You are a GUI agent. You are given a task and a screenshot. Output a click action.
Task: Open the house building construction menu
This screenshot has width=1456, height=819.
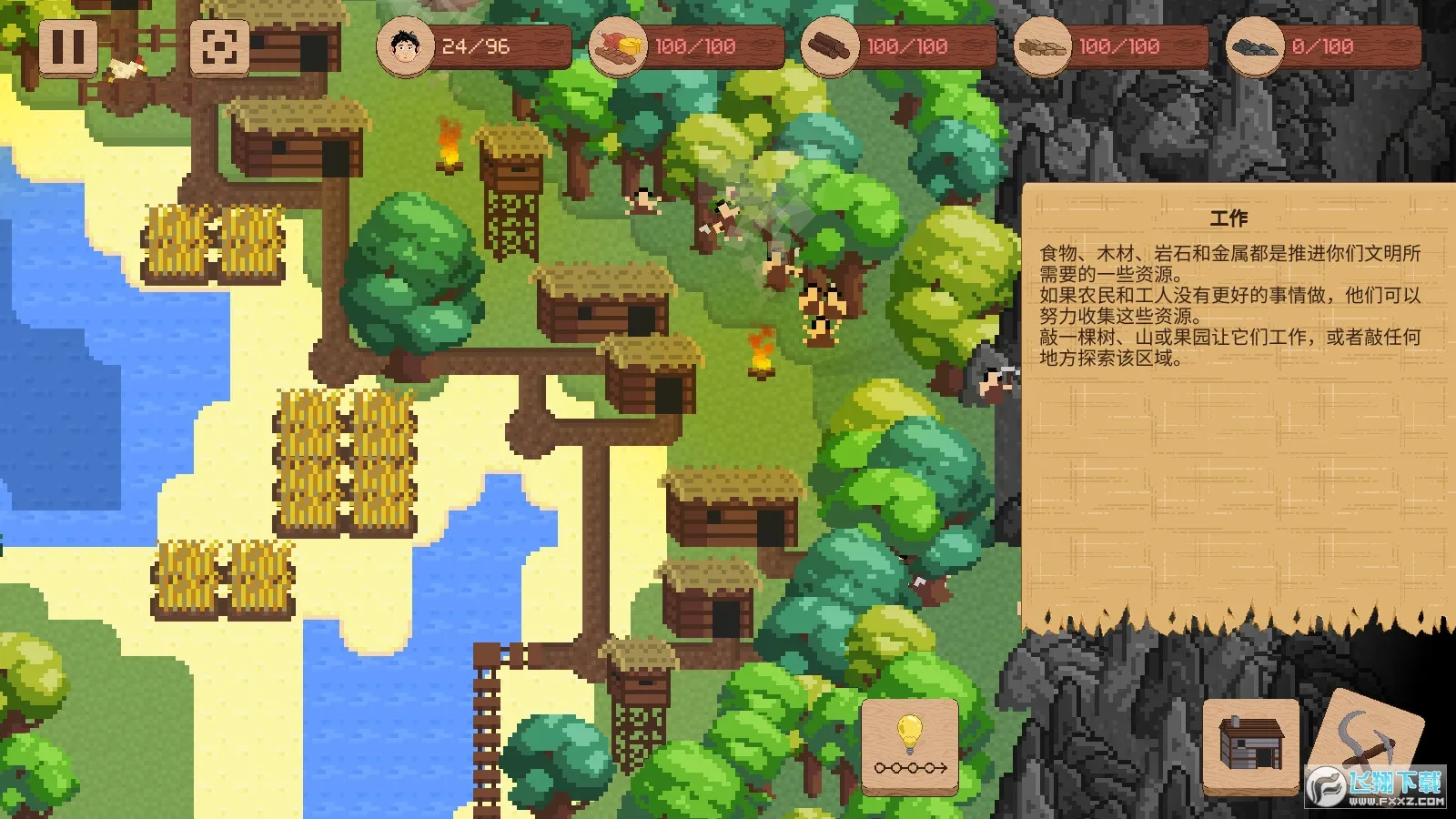[x=1250, y=743]
